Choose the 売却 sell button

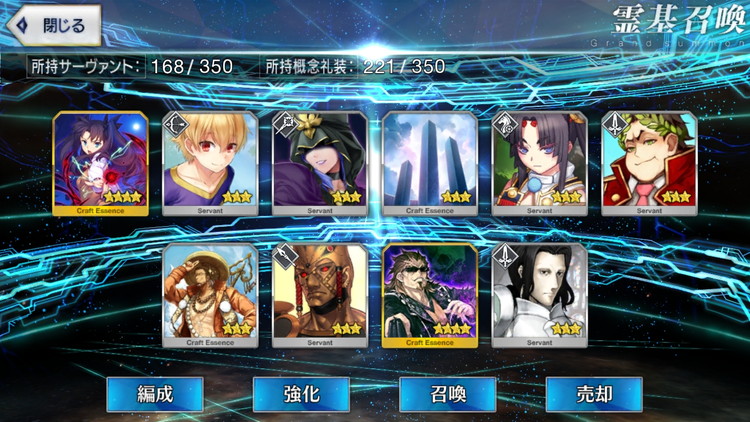point(593,394)
